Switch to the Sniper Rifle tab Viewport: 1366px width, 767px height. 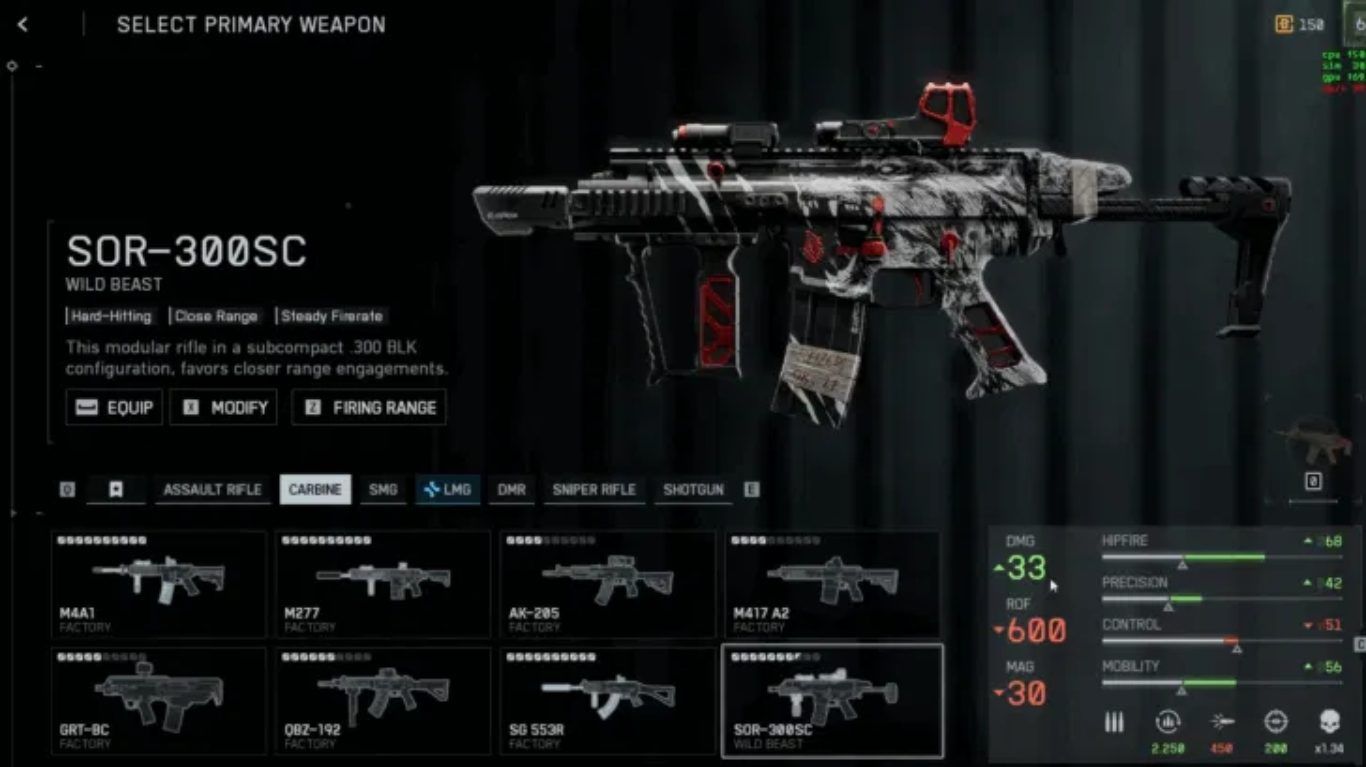click(x=594, y=489)
